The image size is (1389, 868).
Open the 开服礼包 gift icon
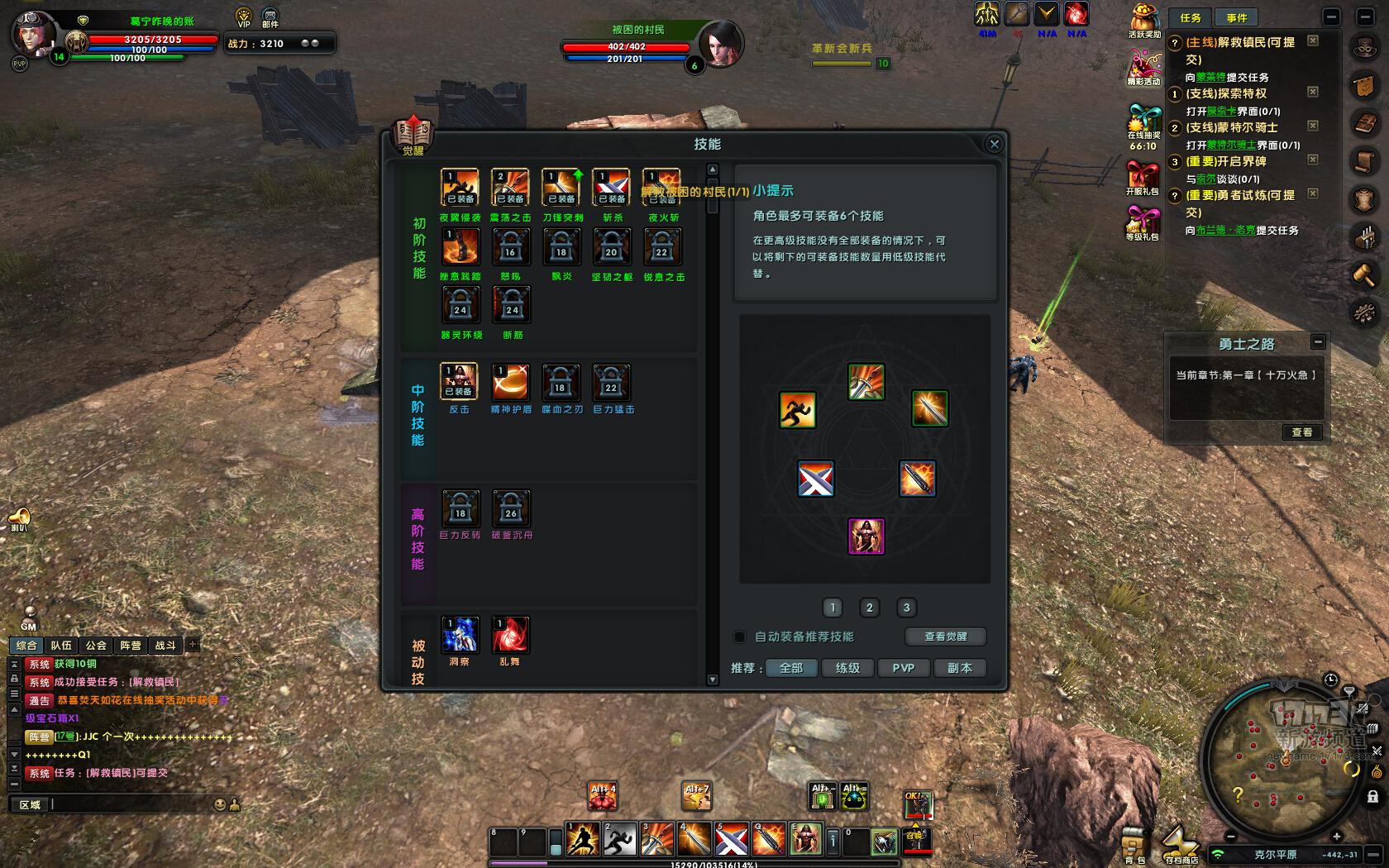(1143, 177)
